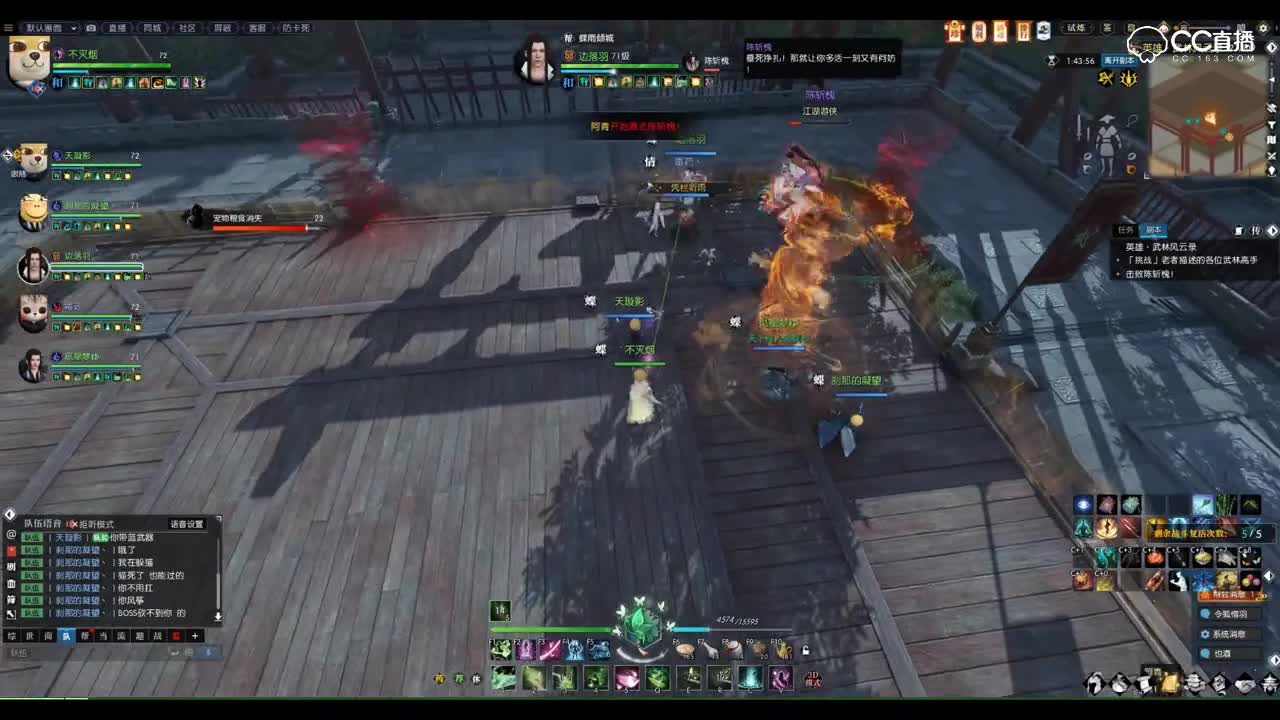Switch to the 世 world chat tab
1280x720 pixels.
tap(28, 635)
